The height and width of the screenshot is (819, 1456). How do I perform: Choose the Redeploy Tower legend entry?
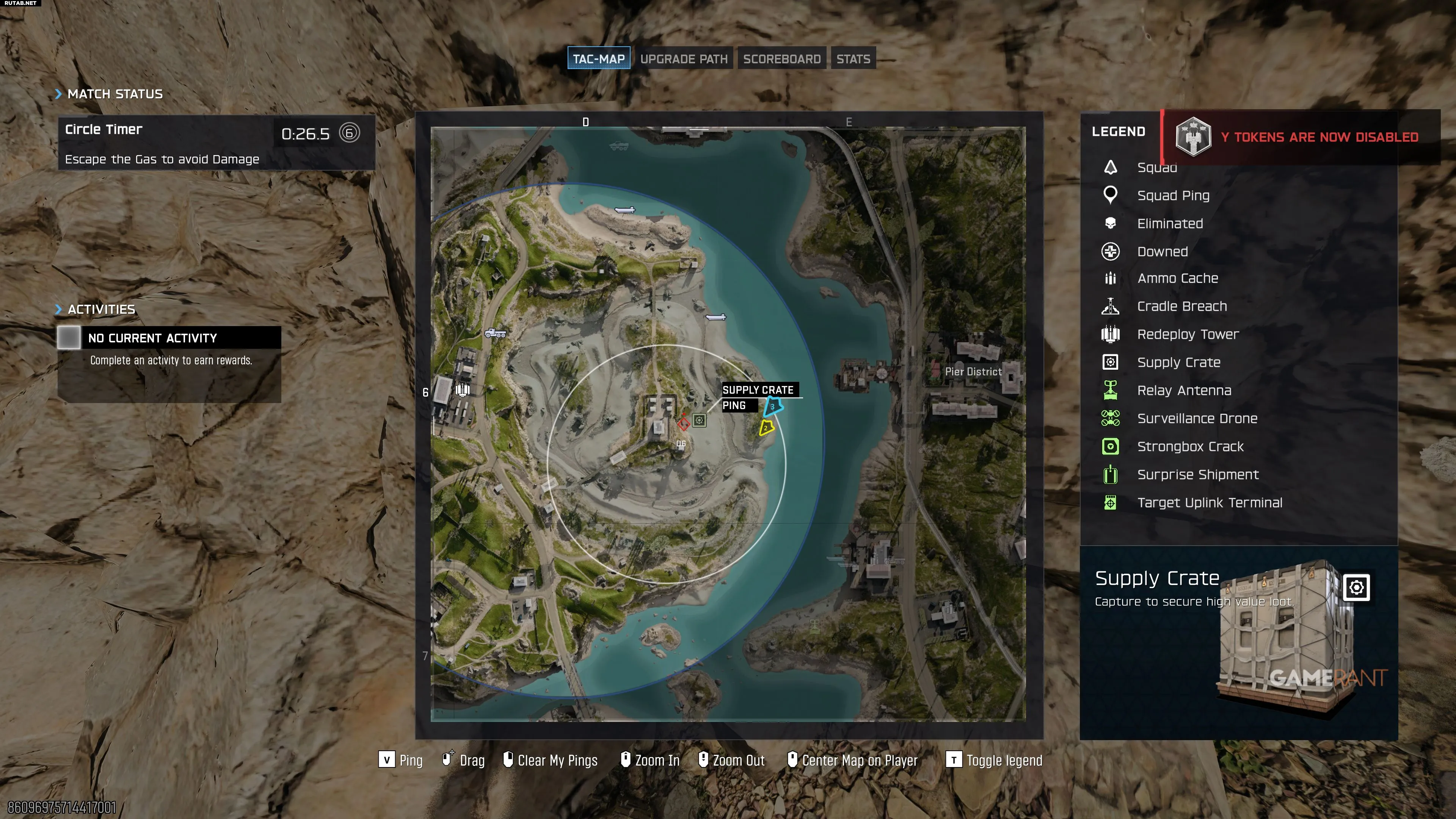pos(1188,334)
